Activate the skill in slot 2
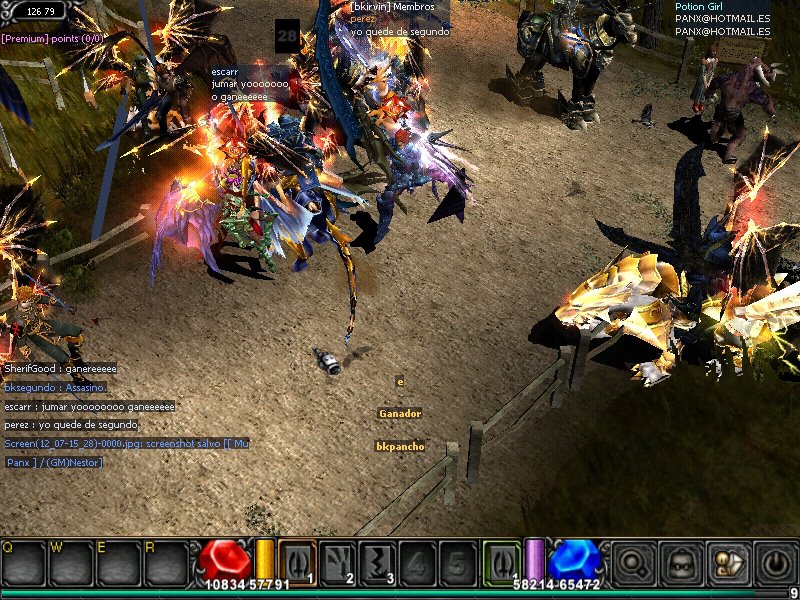 [x=337, y=561]
